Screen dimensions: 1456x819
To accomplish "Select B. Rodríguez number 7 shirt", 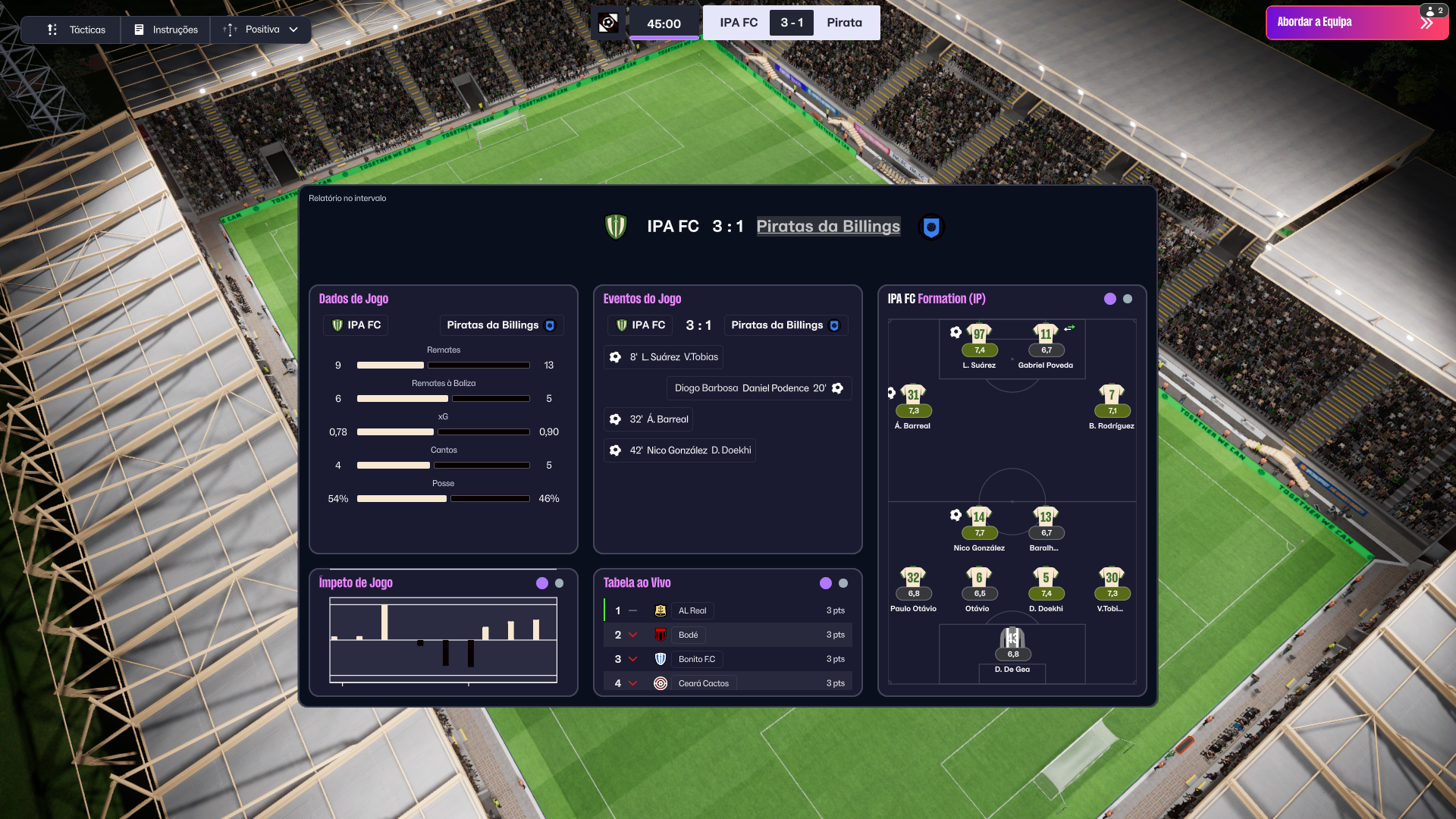I will point(1112,396).
